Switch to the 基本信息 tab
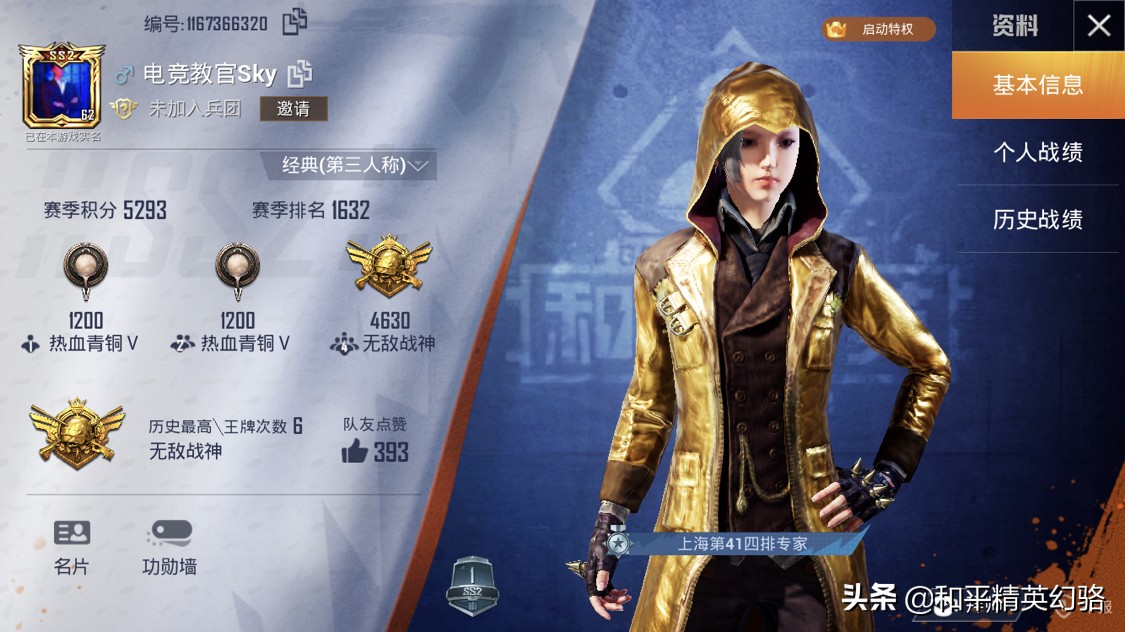 point(1037,85)
